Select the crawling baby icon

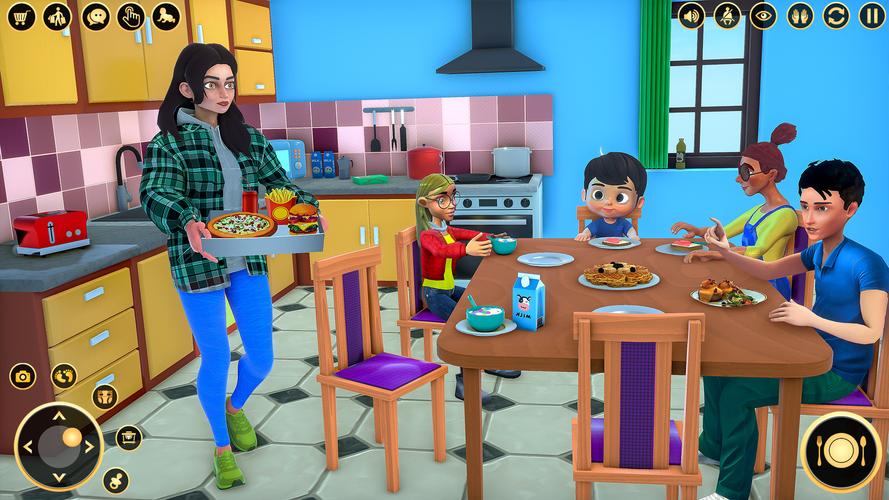166,16
